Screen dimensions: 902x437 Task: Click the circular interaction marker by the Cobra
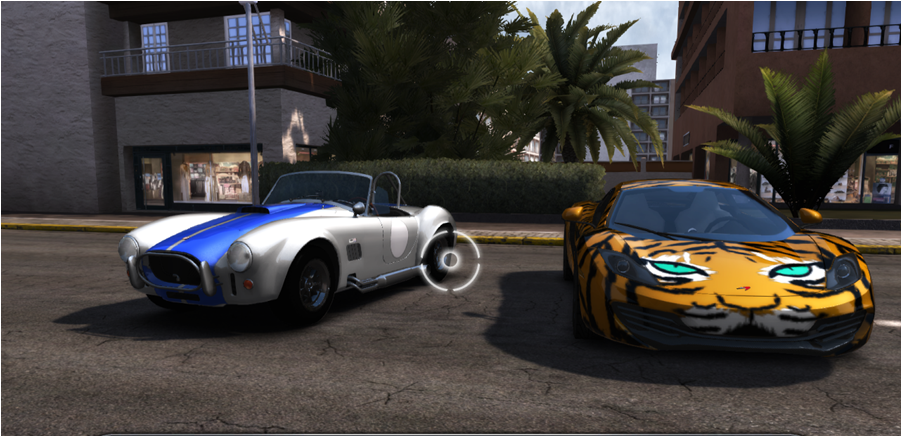pos(451,261)
